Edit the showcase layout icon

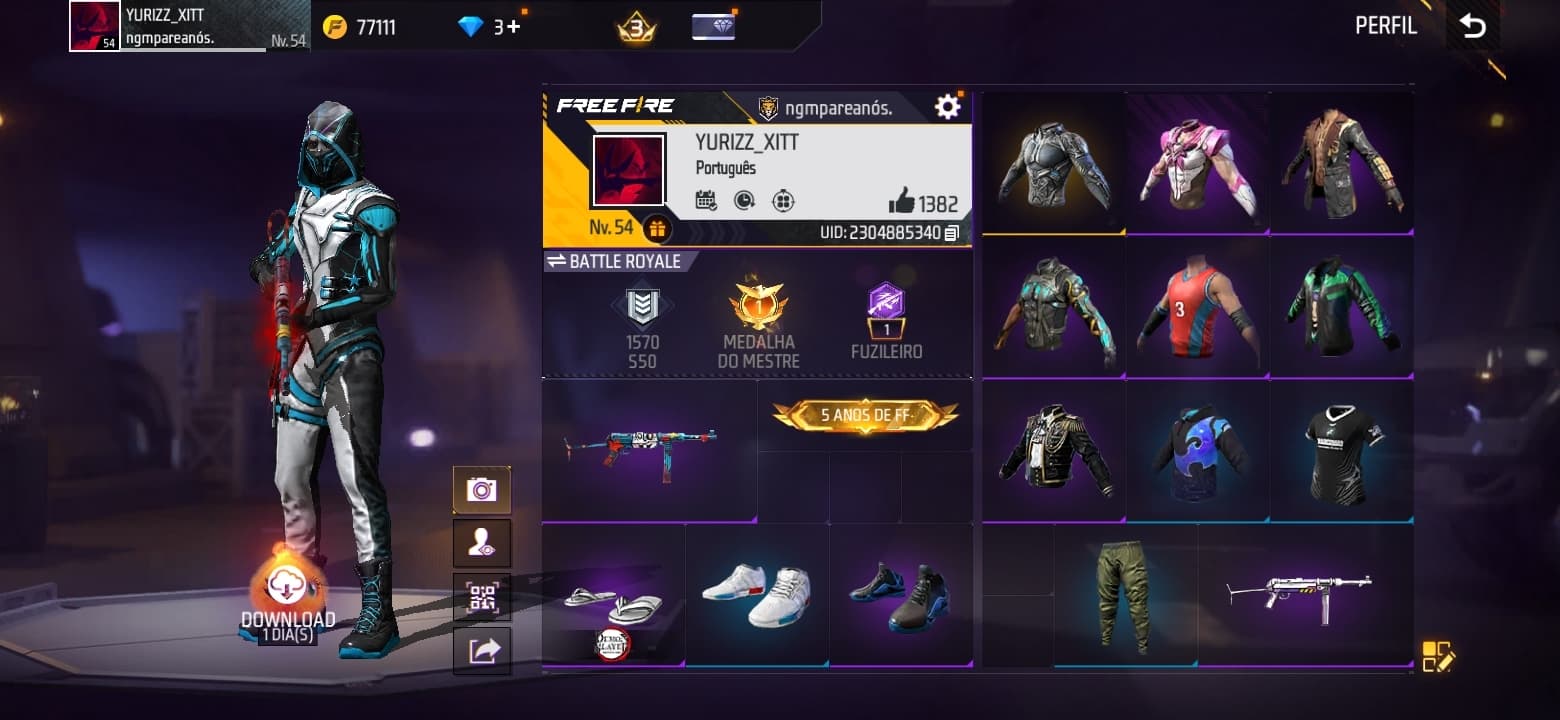coord(1437,656)
